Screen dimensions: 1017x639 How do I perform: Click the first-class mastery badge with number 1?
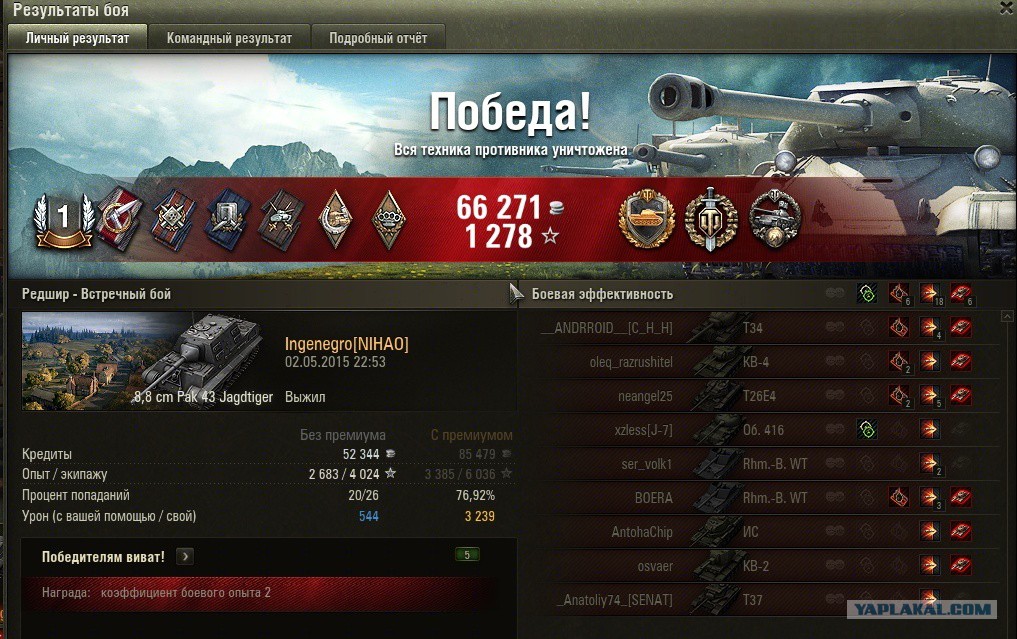pos(63,217)
